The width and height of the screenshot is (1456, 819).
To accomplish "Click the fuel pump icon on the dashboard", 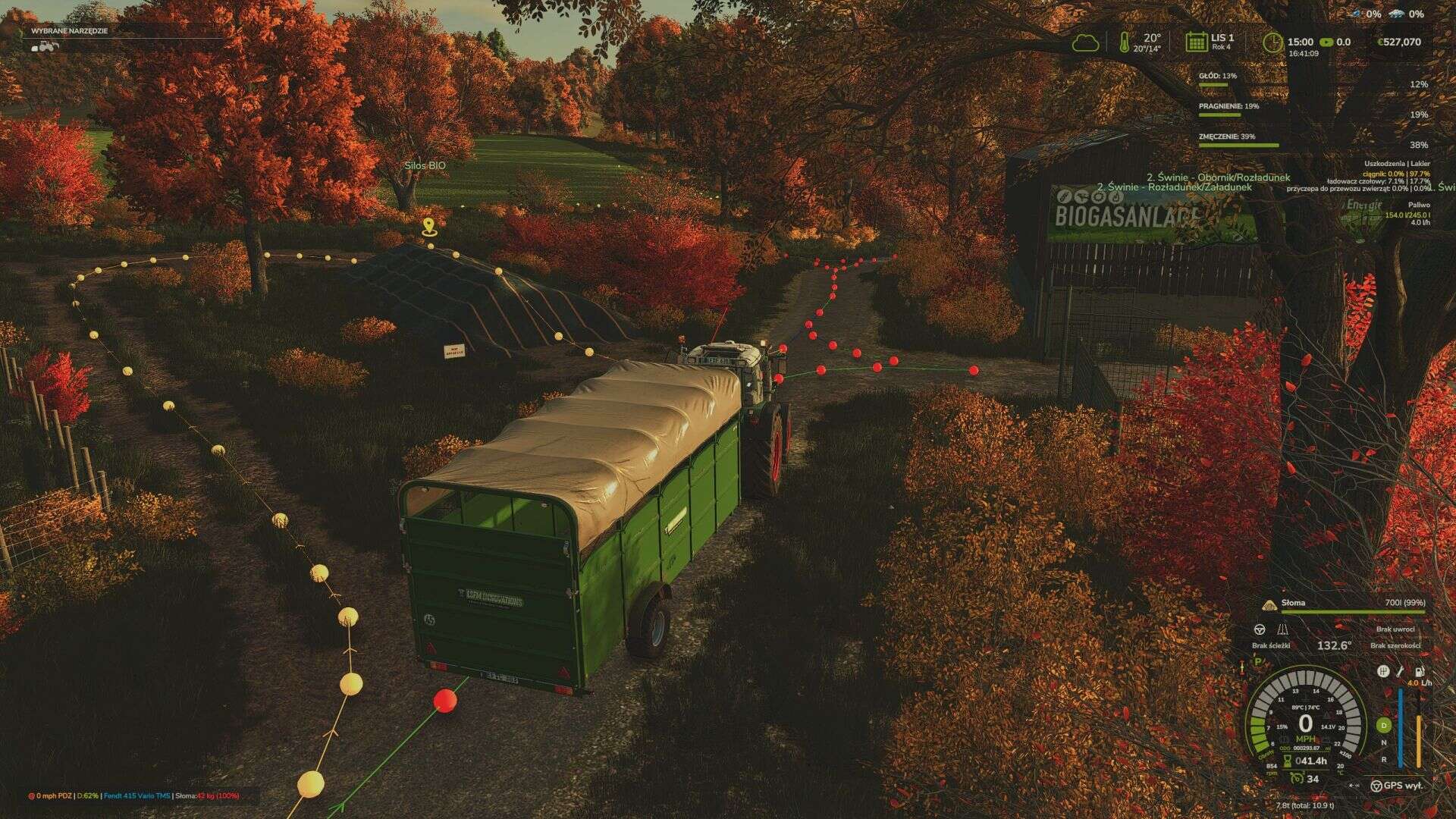I will pyautogui.click(x=1419, y=673).
